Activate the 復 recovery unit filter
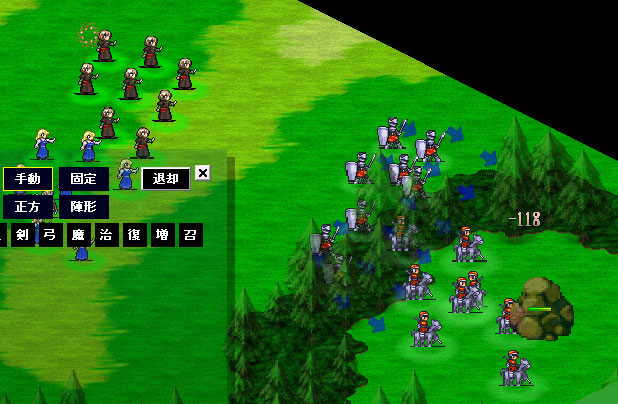 tap(134, 235)
